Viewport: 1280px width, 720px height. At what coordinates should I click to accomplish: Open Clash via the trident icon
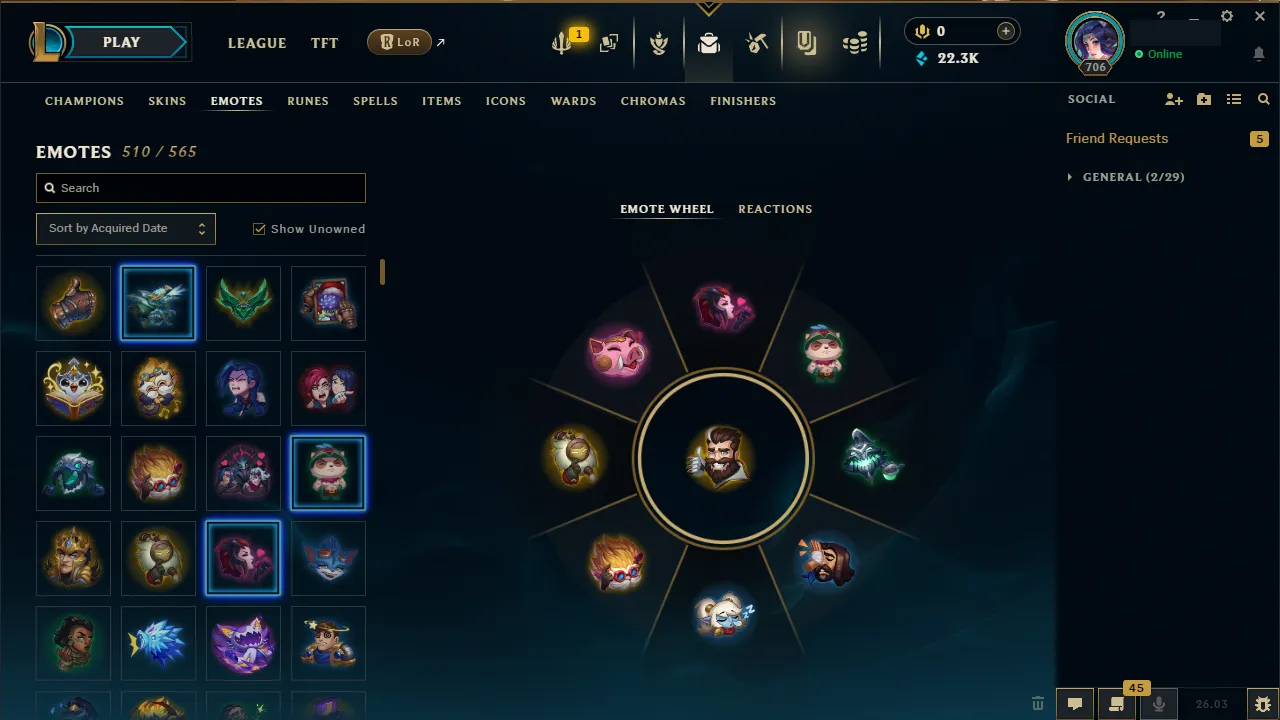pyautogui.click(x=562, y=40)
